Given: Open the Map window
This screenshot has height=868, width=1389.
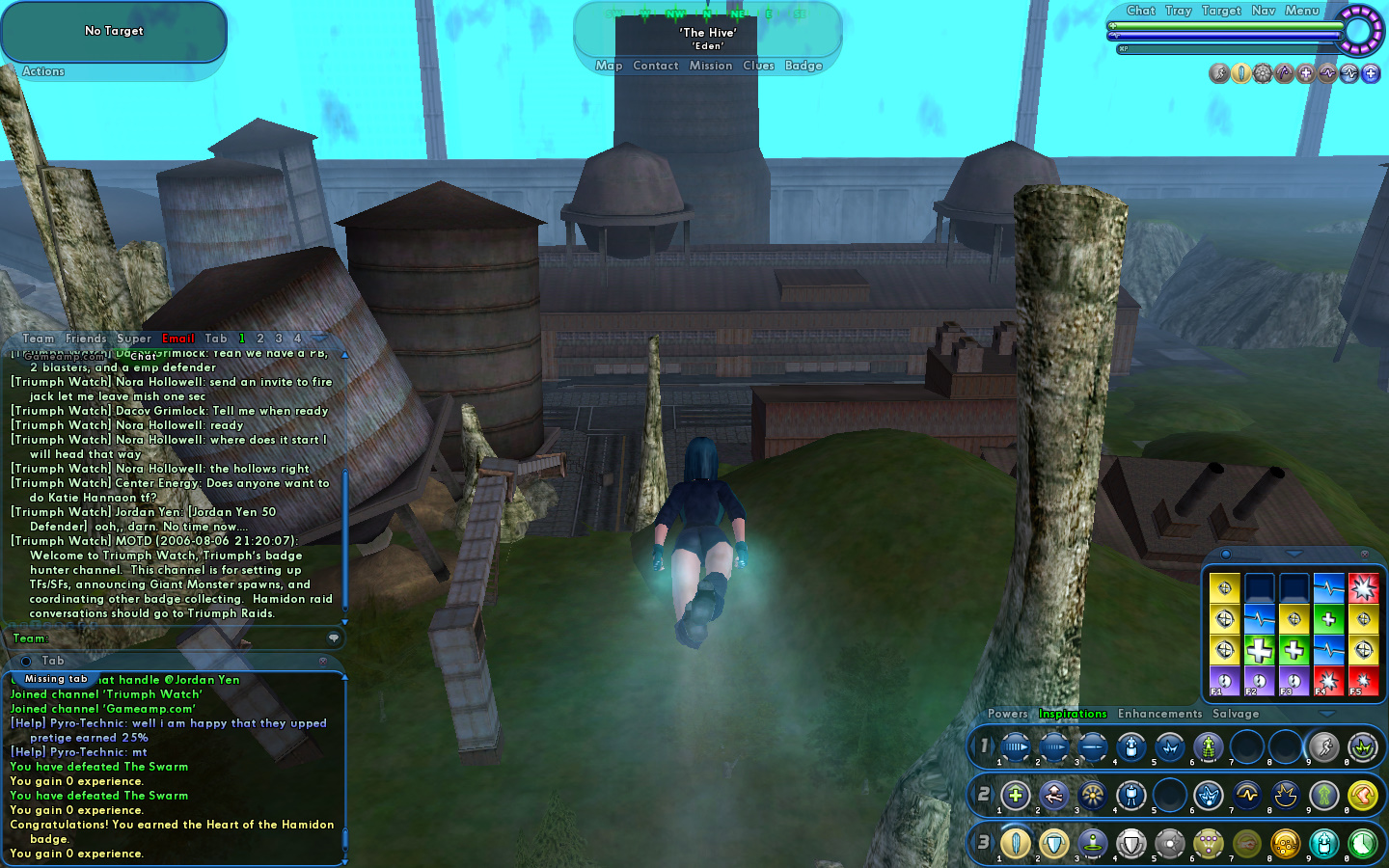Looking at the screenshot, I should pos(609,66).
